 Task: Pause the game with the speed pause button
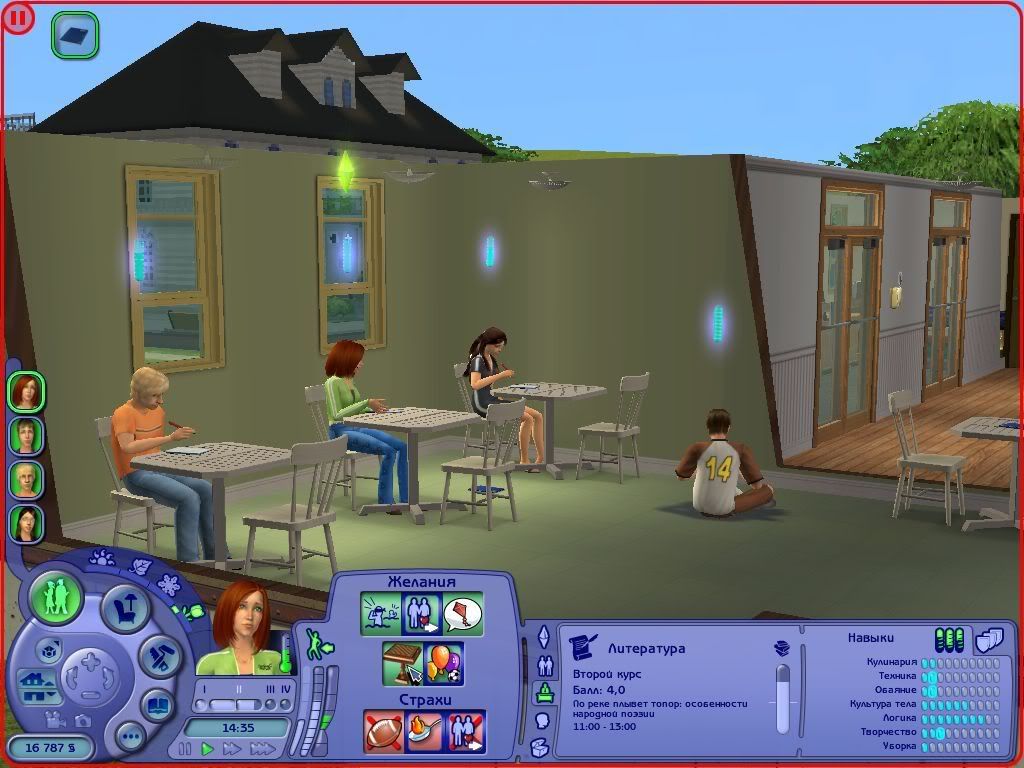point(185,748)
